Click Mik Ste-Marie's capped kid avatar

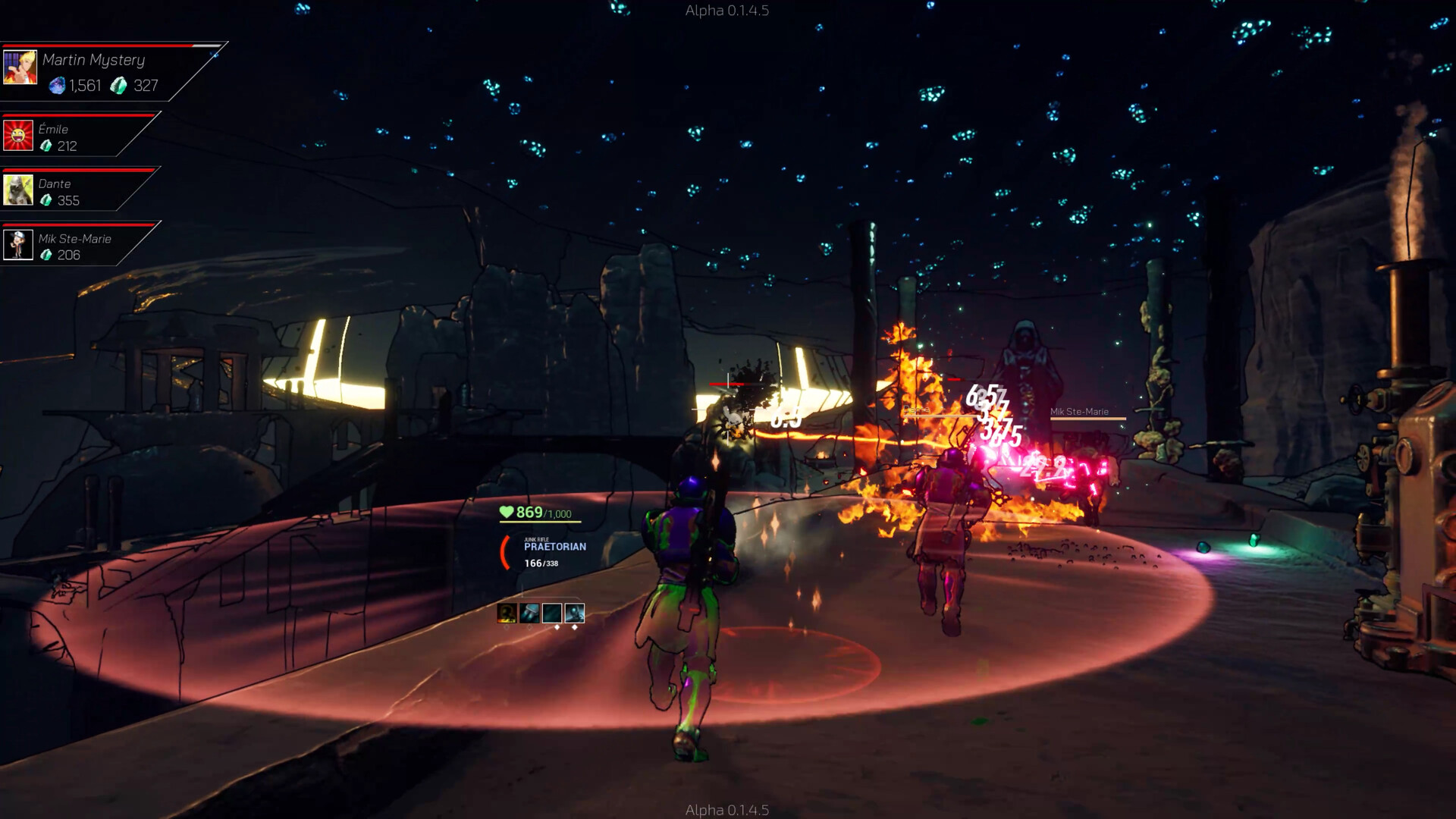click(x=18, y=245)
